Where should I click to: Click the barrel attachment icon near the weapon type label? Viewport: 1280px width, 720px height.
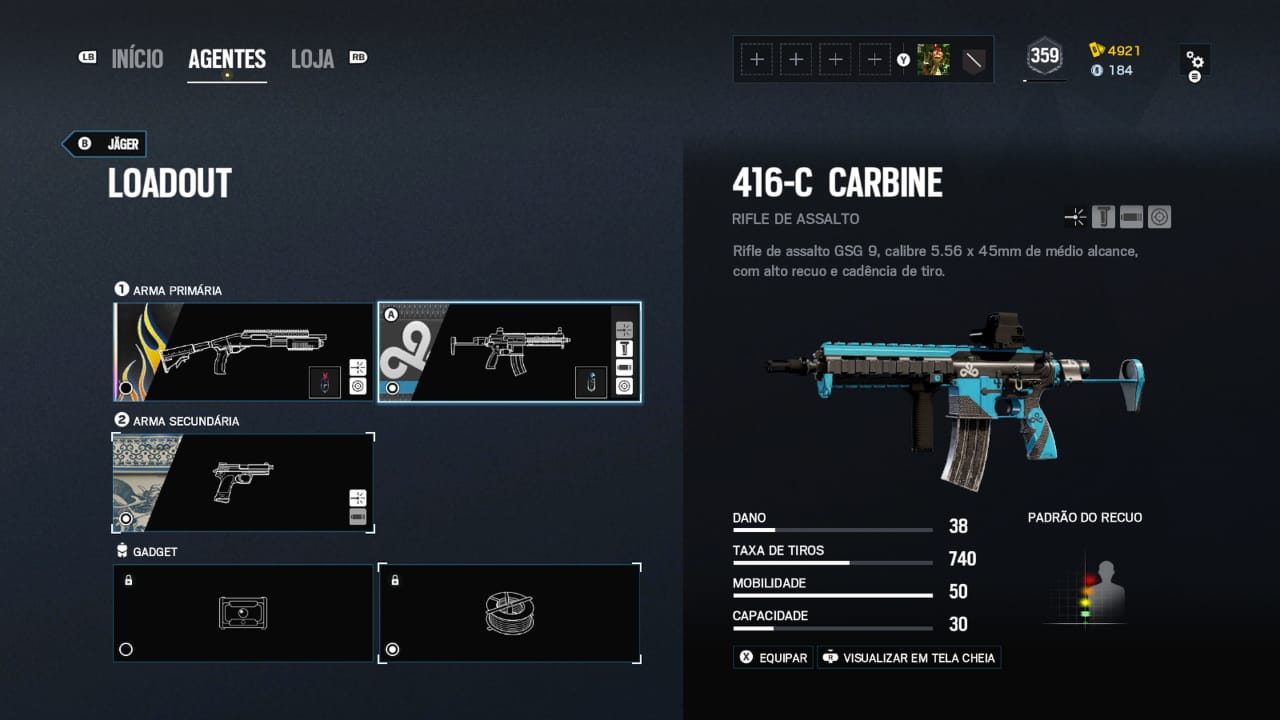click(1076, 216)
